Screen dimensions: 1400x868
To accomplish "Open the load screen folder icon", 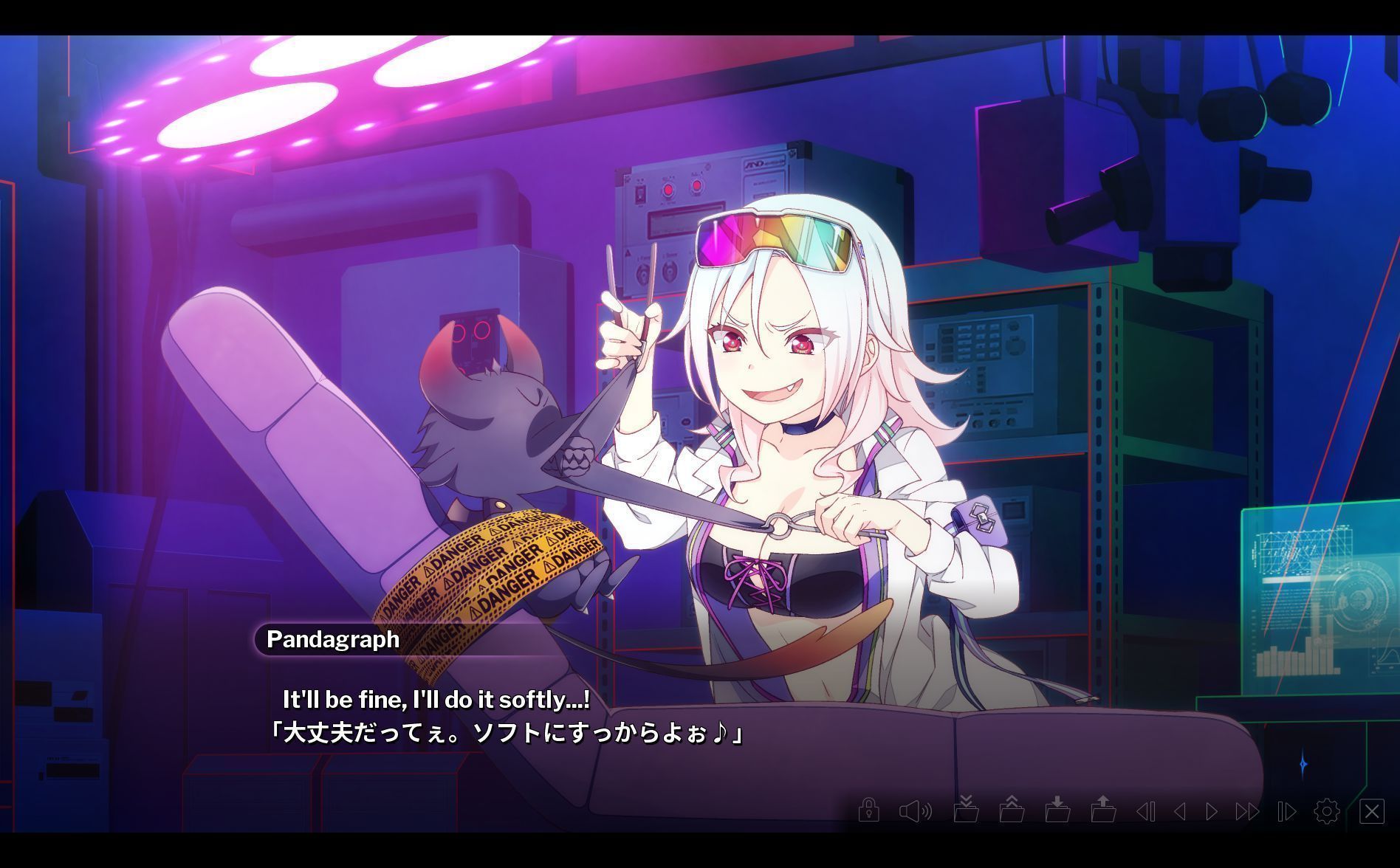I will click(x=1103, y=810).
